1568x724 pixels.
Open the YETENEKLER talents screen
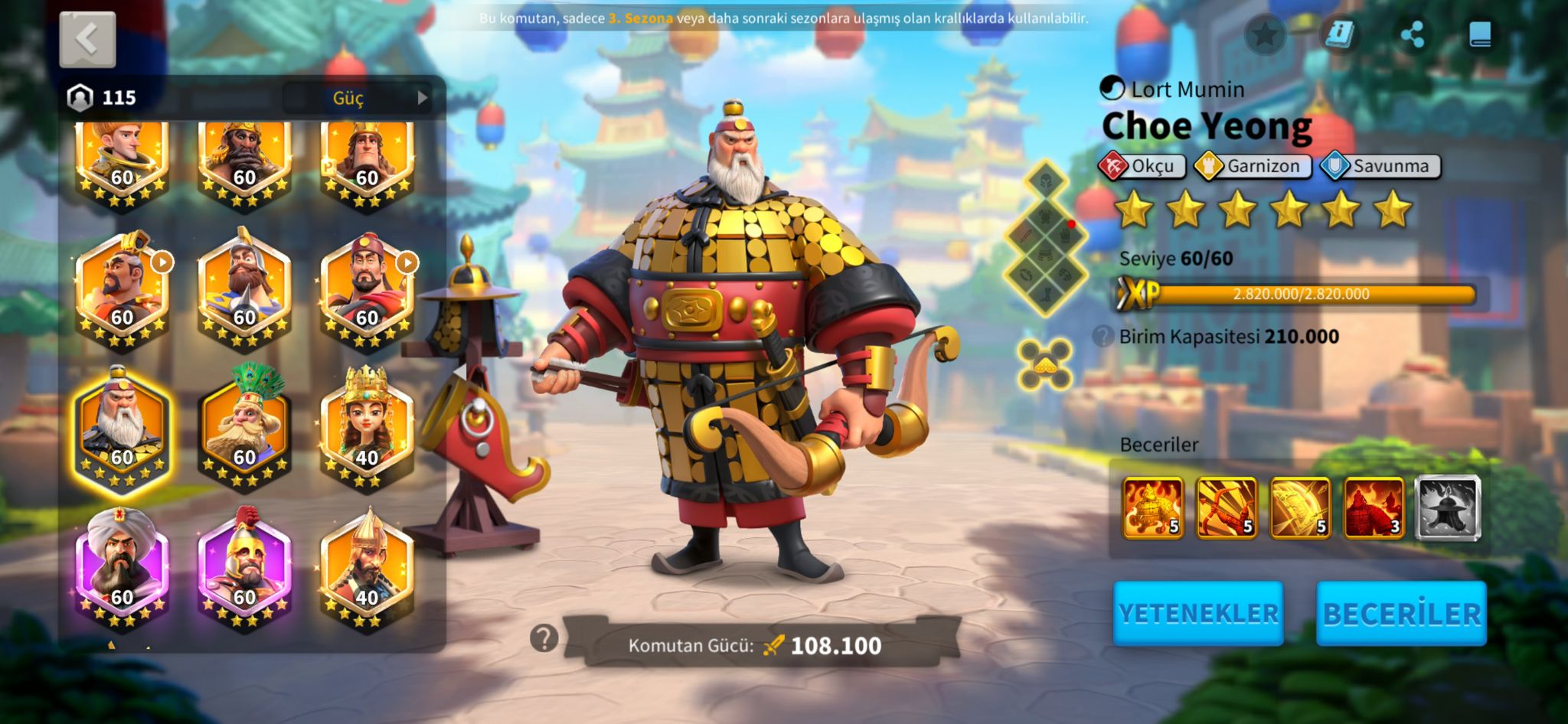pyautogui.click(x=1197, y=614)
